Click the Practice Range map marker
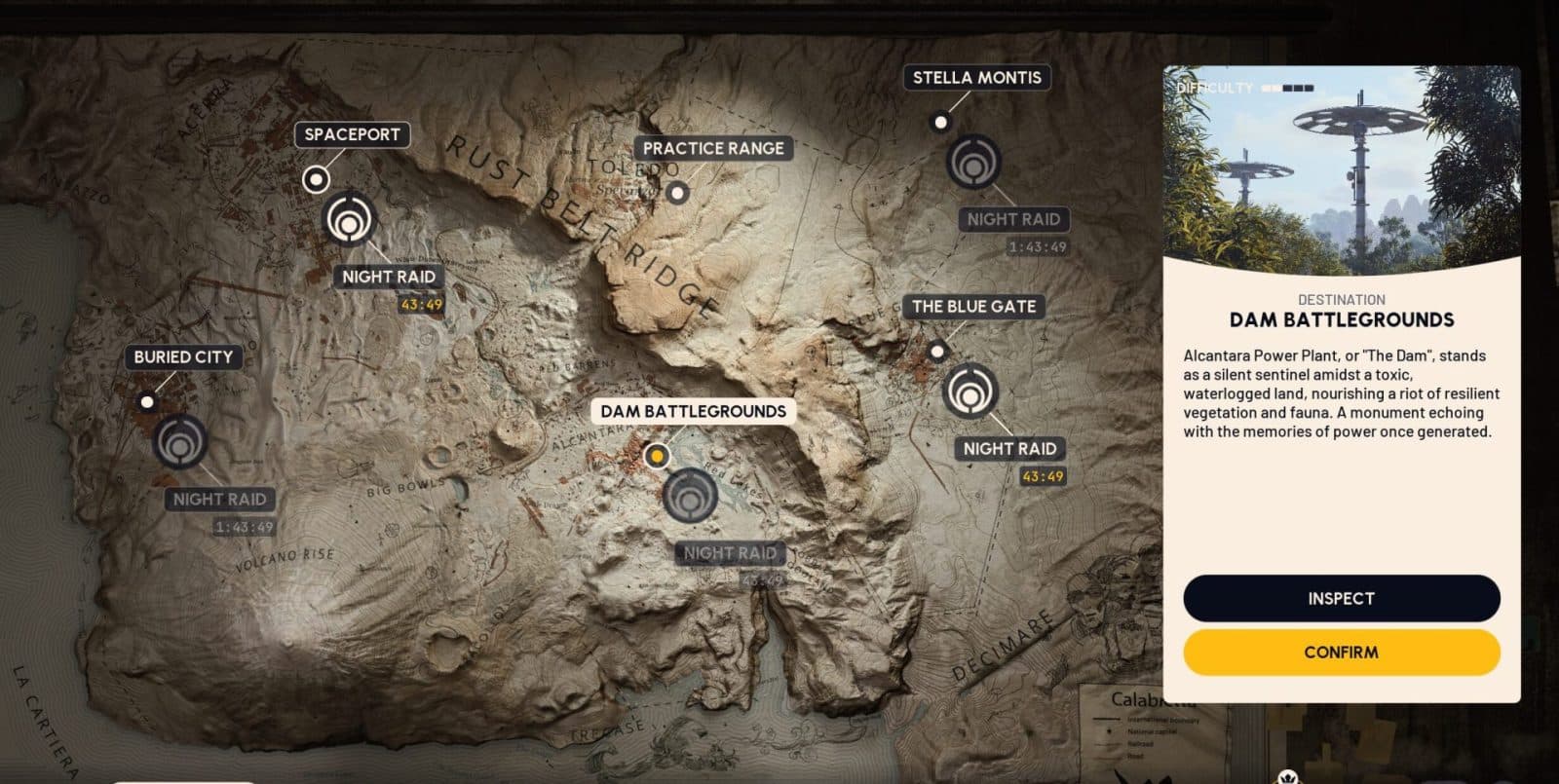 coord(677,193)
